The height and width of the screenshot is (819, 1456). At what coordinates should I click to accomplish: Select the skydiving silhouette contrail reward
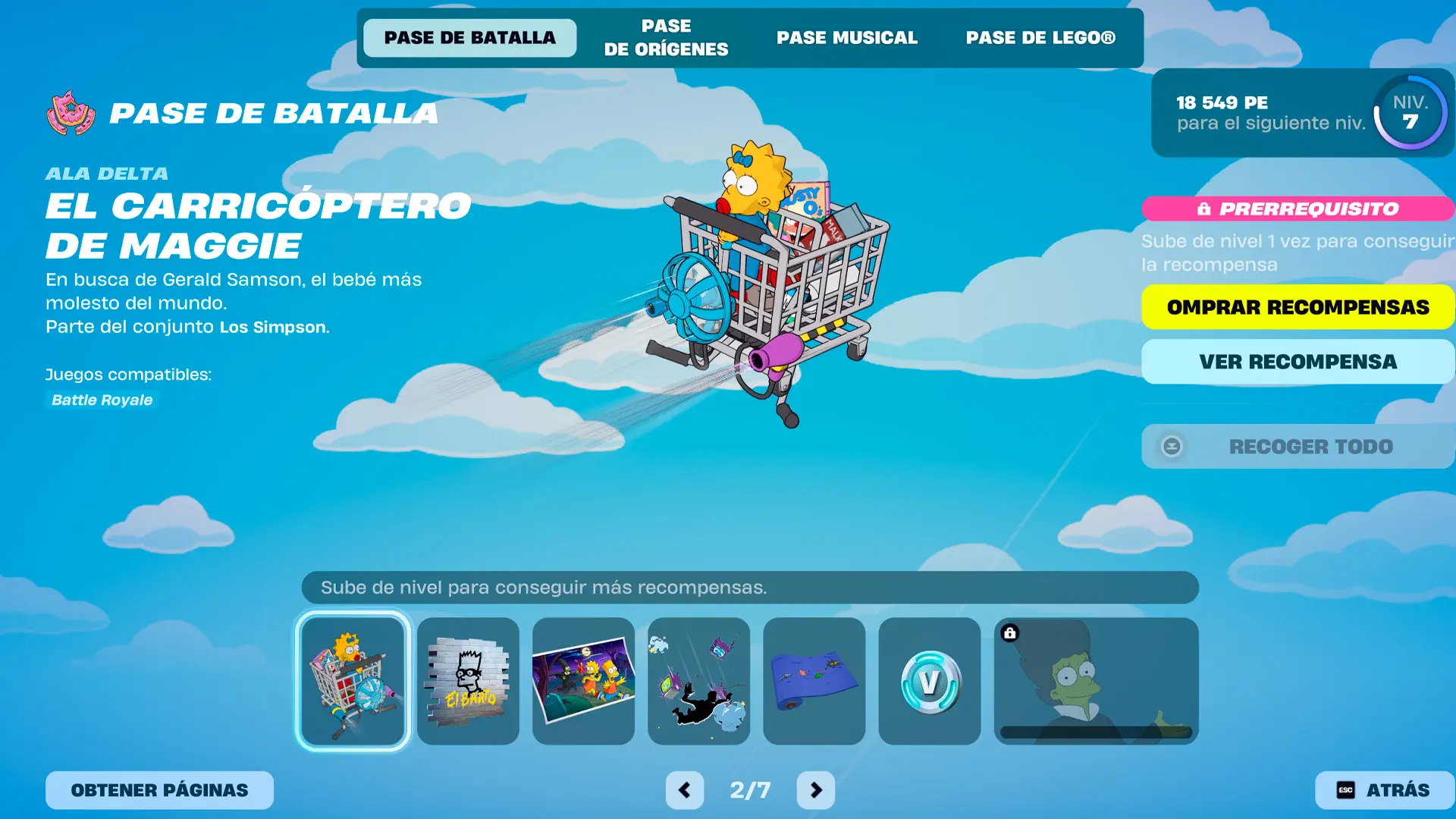tap(698, 681)
